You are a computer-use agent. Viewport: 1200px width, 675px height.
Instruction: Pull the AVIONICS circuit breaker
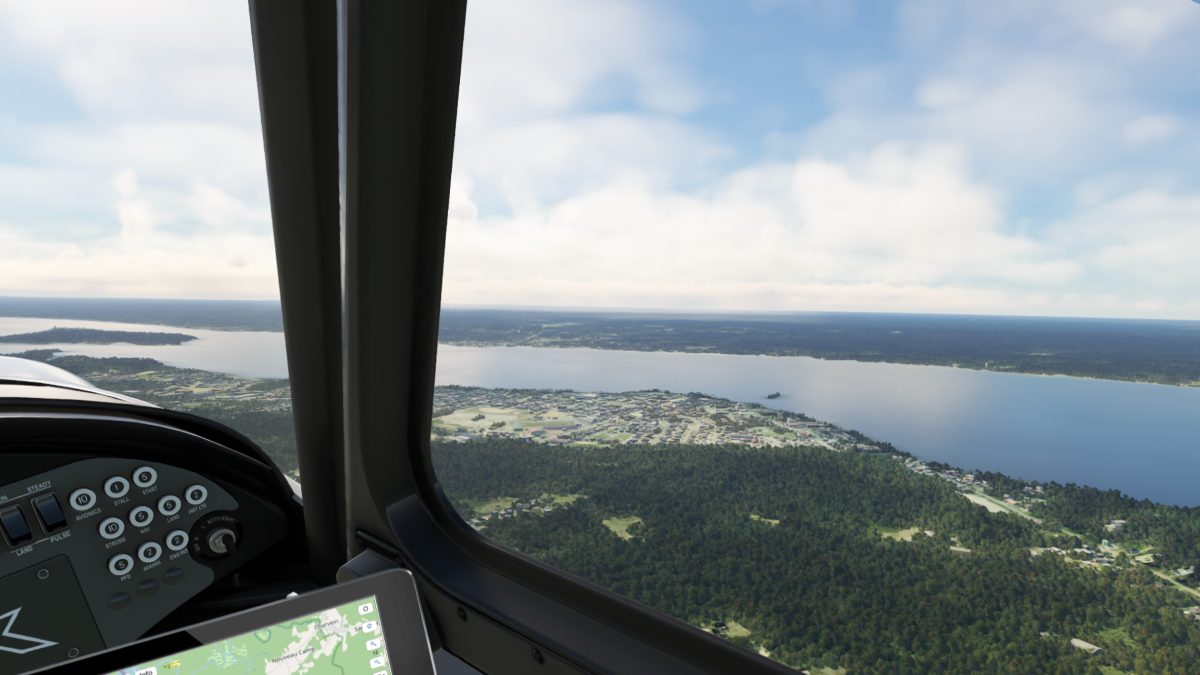(x=82, y=499)
